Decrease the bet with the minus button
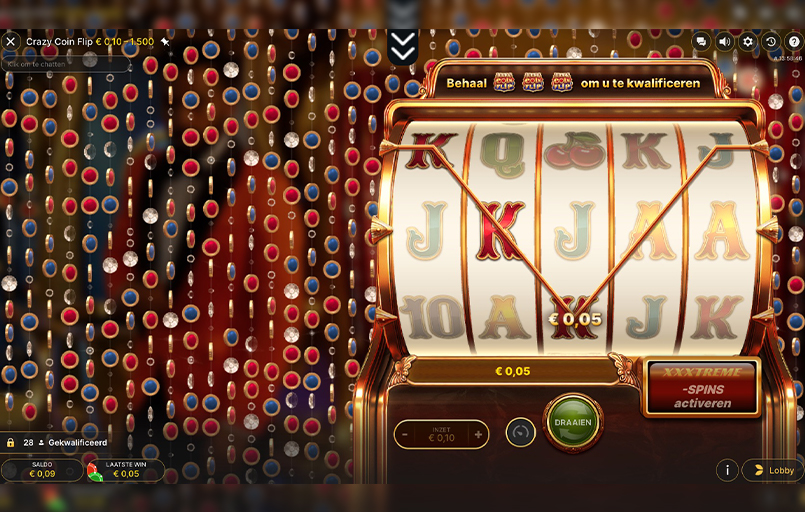This screenshot has width=805, height=512. (405, 434)
